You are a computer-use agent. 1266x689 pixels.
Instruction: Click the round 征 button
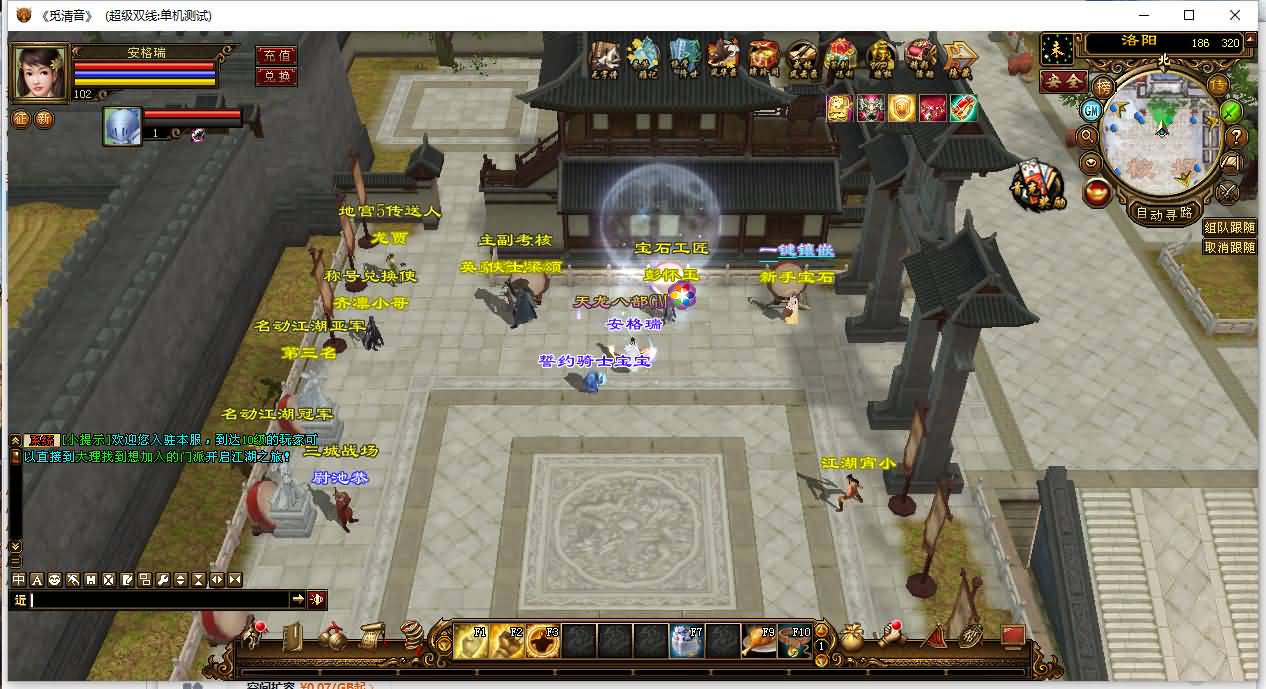click(x=21, y=119)
